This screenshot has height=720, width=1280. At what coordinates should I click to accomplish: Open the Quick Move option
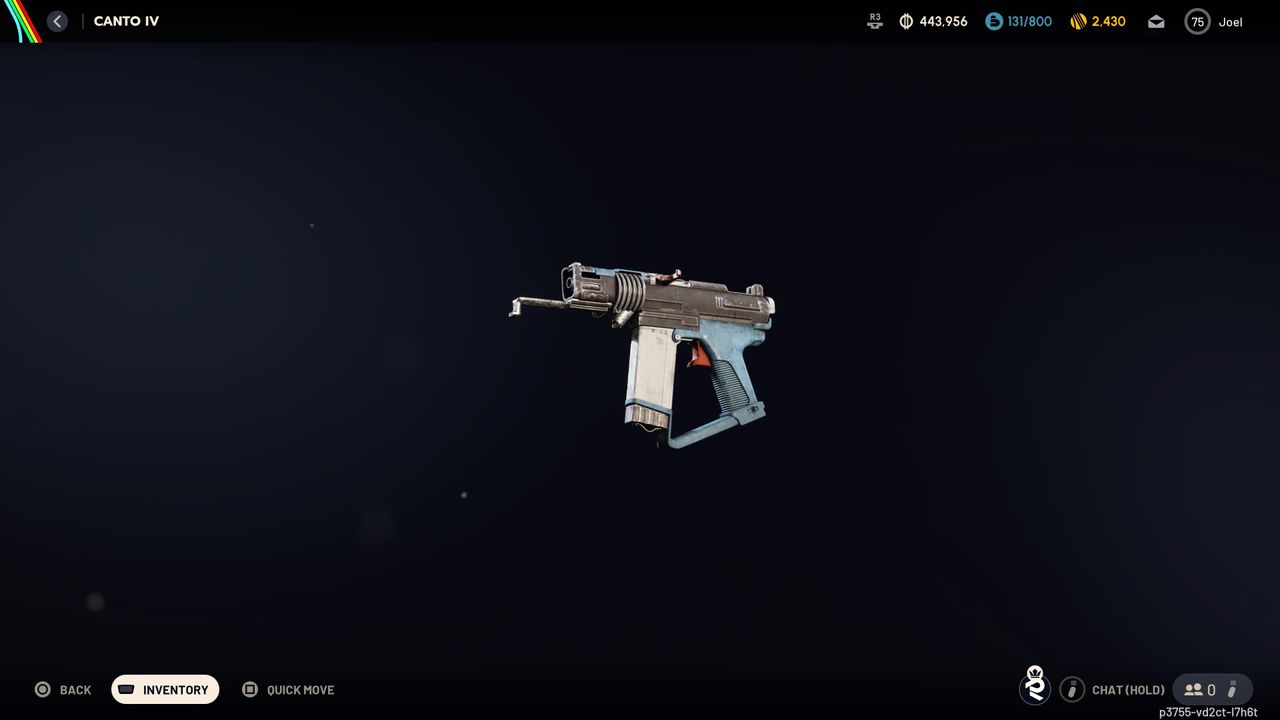click(288, 689)
